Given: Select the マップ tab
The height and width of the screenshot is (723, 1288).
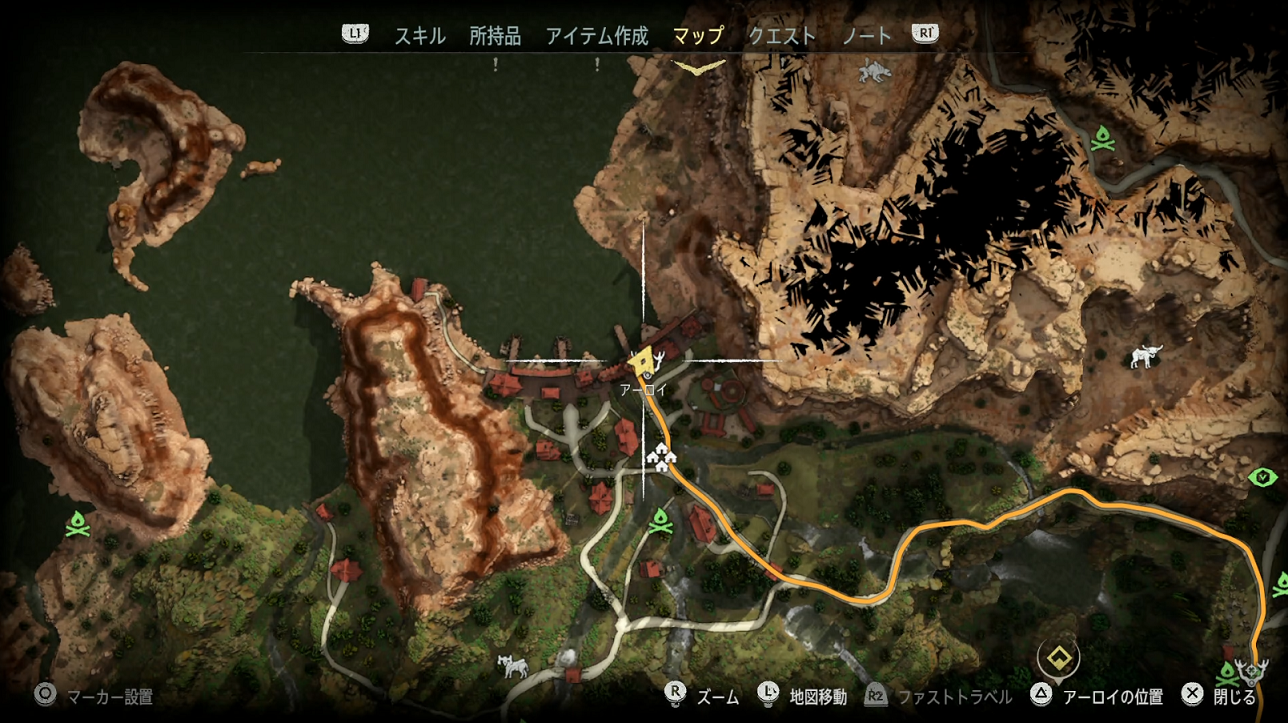Looking at the screenshot, I should [698, 36].
